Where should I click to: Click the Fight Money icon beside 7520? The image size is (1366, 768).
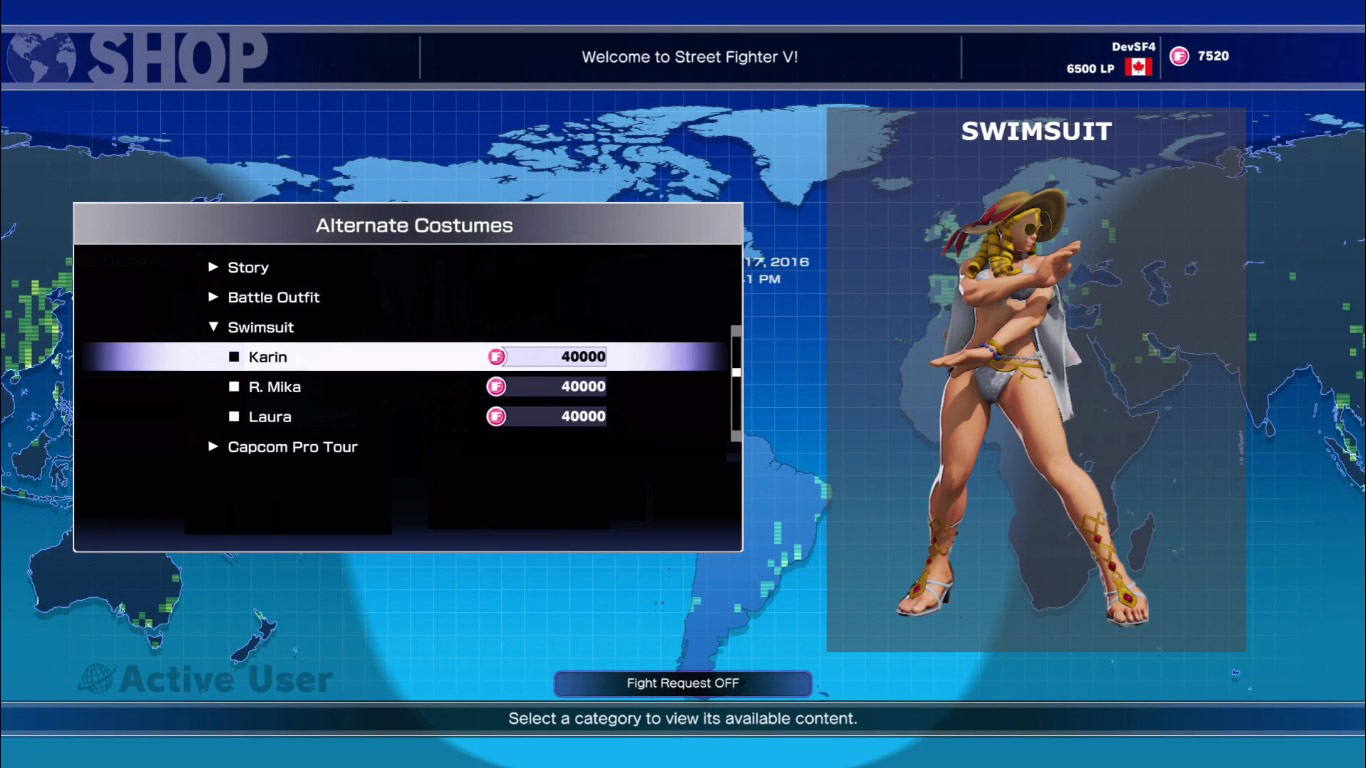tap(1180, 55)
